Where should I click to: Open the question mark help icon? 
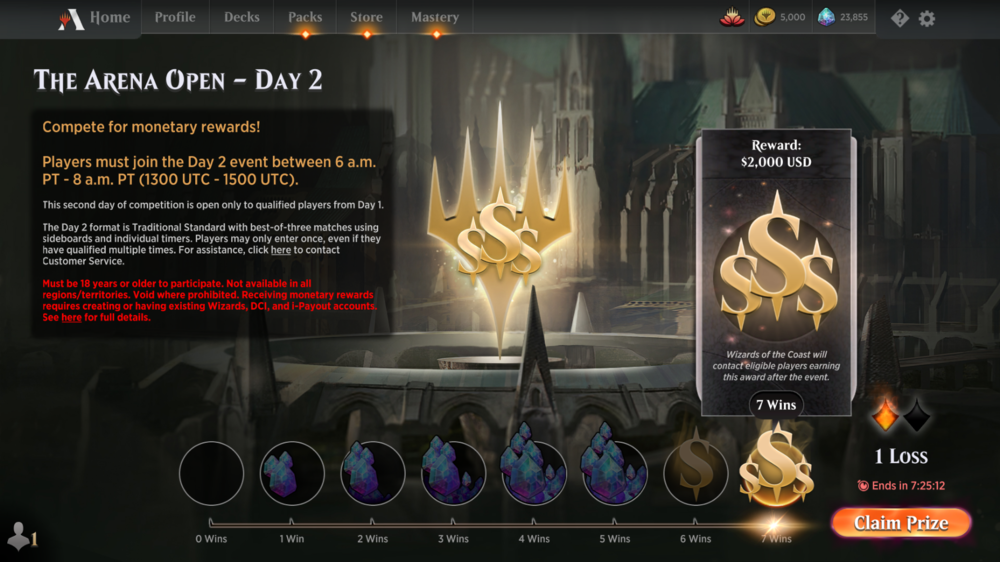(900, 18)
